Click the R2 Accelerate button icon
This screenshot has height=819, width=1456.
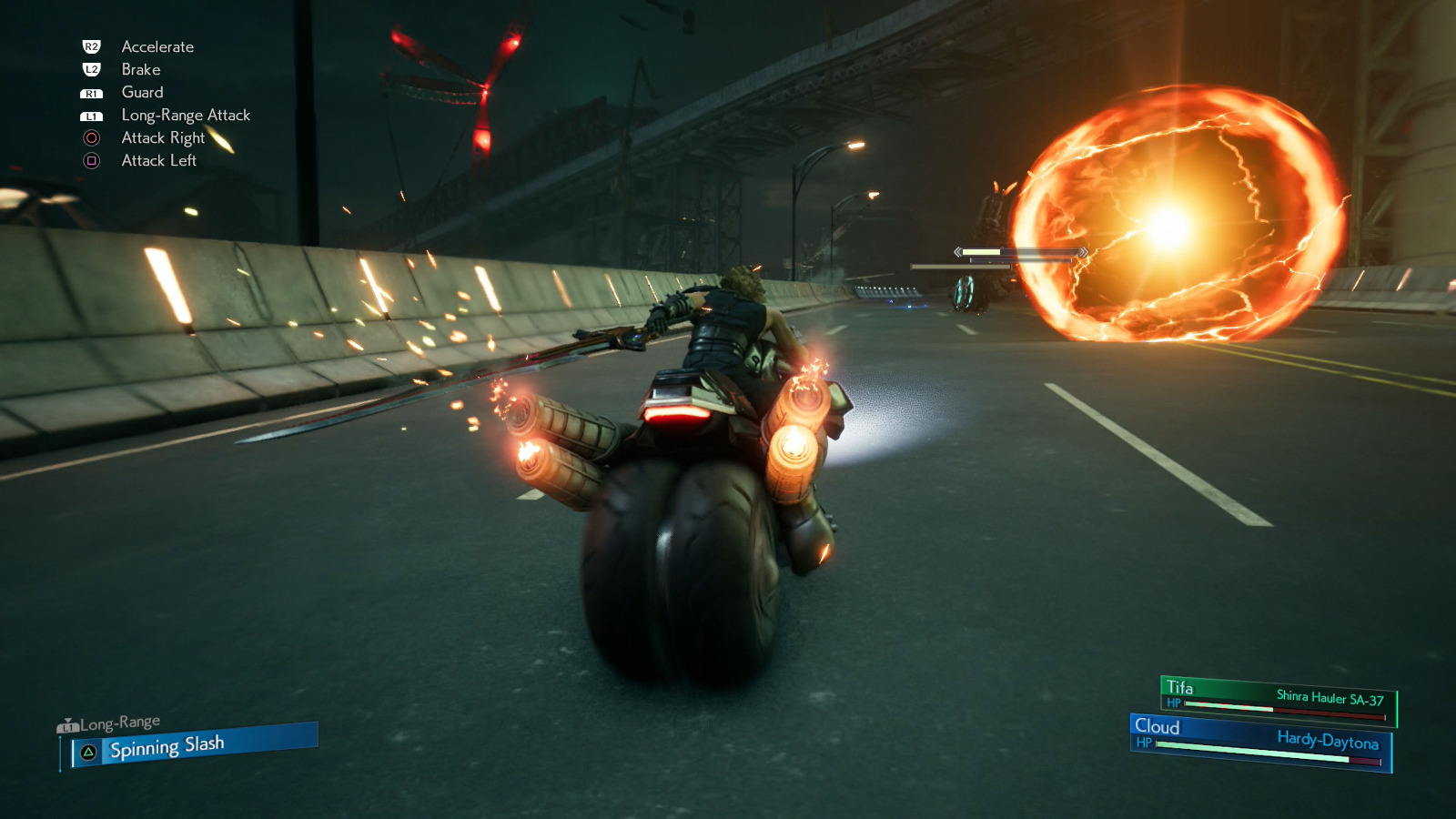92,46
